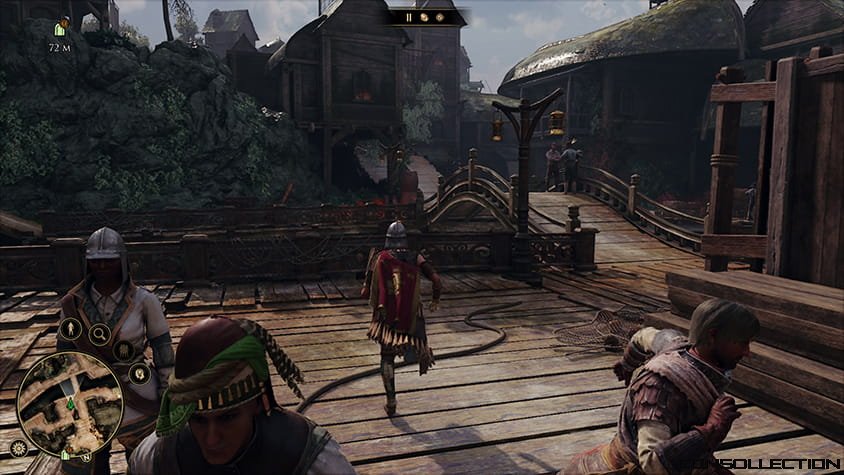844x475 pixels.
Task: Click the sun icon beside the minimap
Action: click(18, 447)
